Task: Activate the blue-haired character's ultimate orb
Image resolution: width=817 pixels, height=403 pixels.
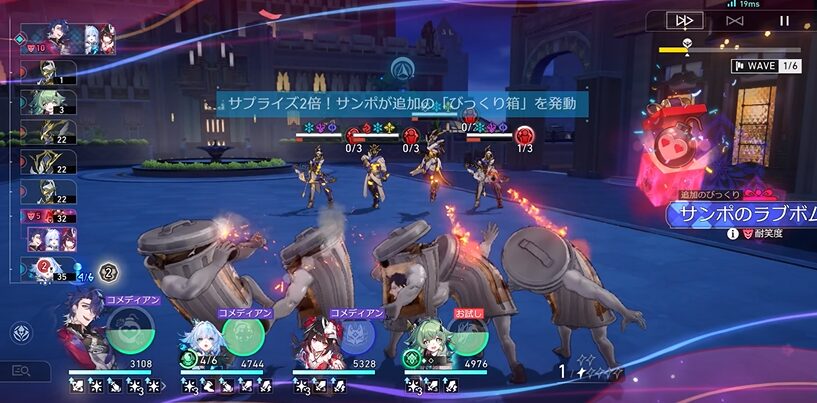Action: (241, 334)
